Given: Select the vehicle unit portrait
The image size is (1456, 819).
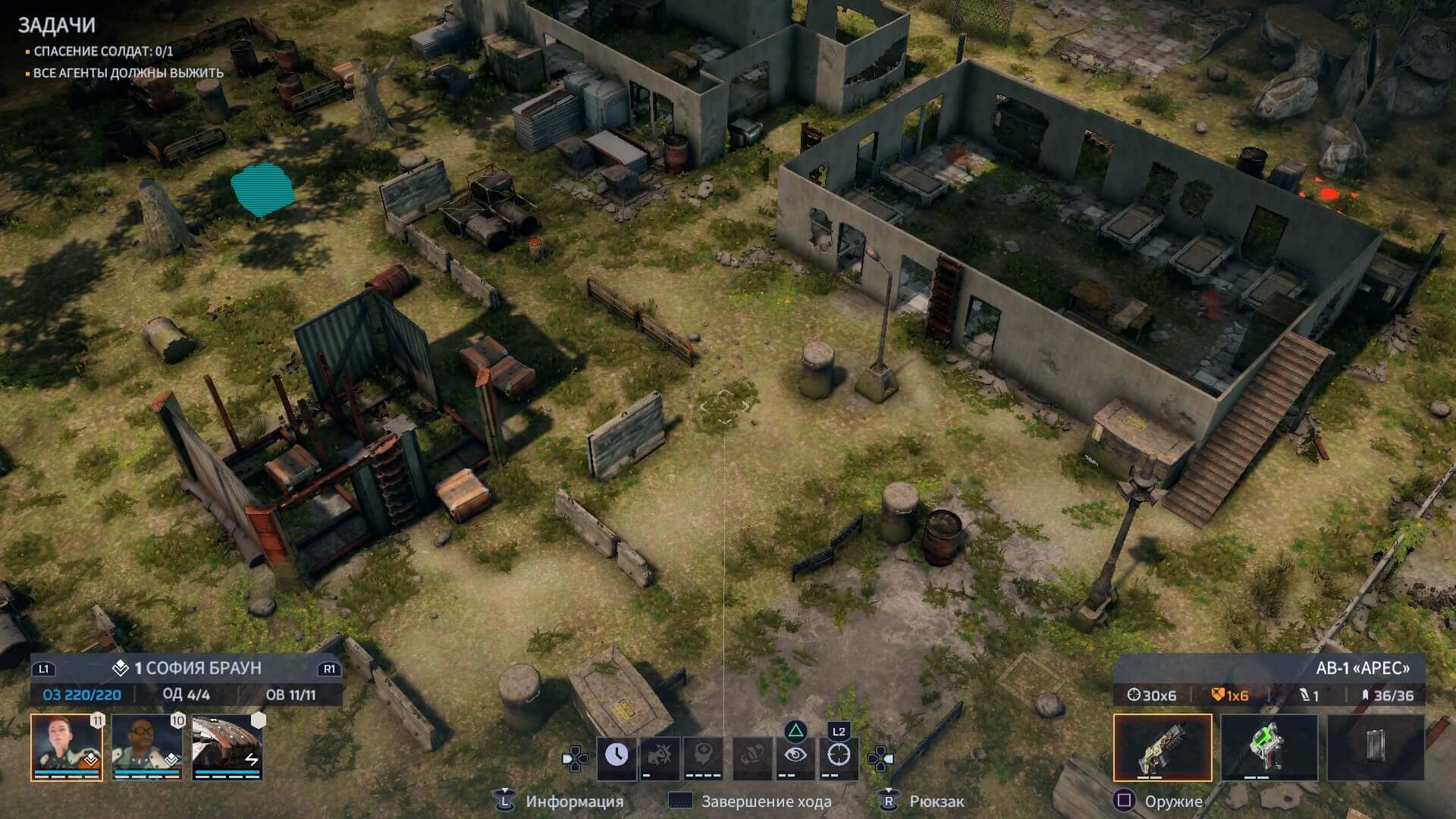Looking at the screenshot, I should tap(227, 746).
